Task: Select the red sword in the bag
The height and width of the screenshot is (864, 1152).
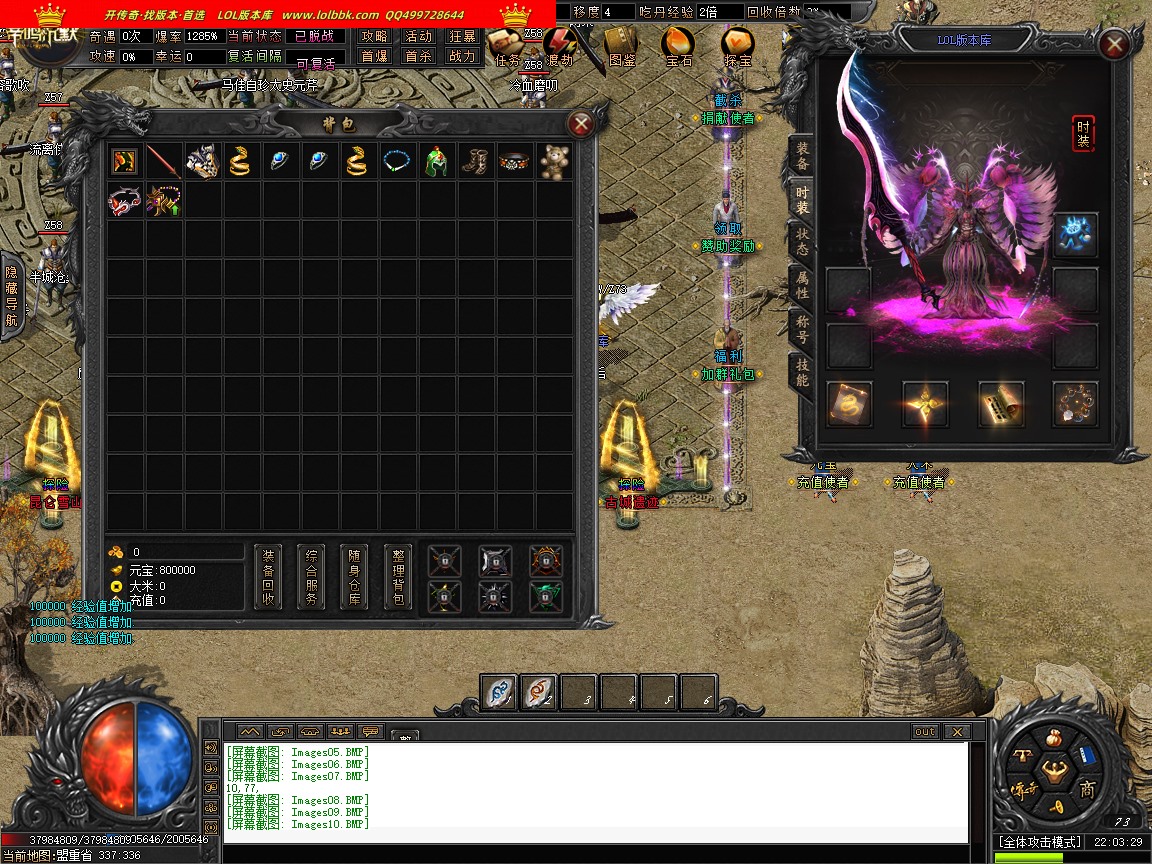Action: click(164, 162)
